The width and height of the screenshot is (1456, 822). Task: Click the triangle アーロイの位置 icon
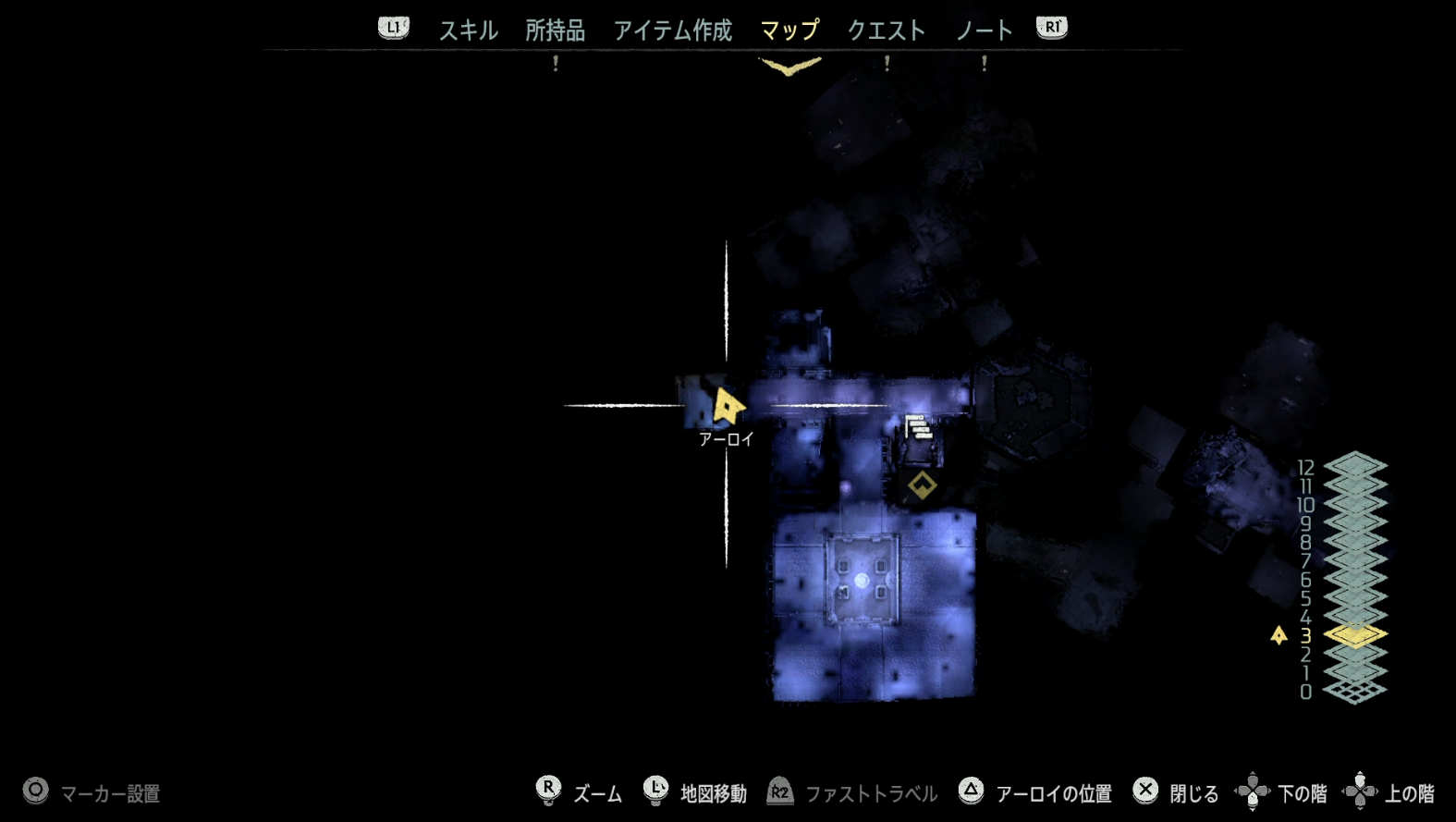click(x=972, y=791)
